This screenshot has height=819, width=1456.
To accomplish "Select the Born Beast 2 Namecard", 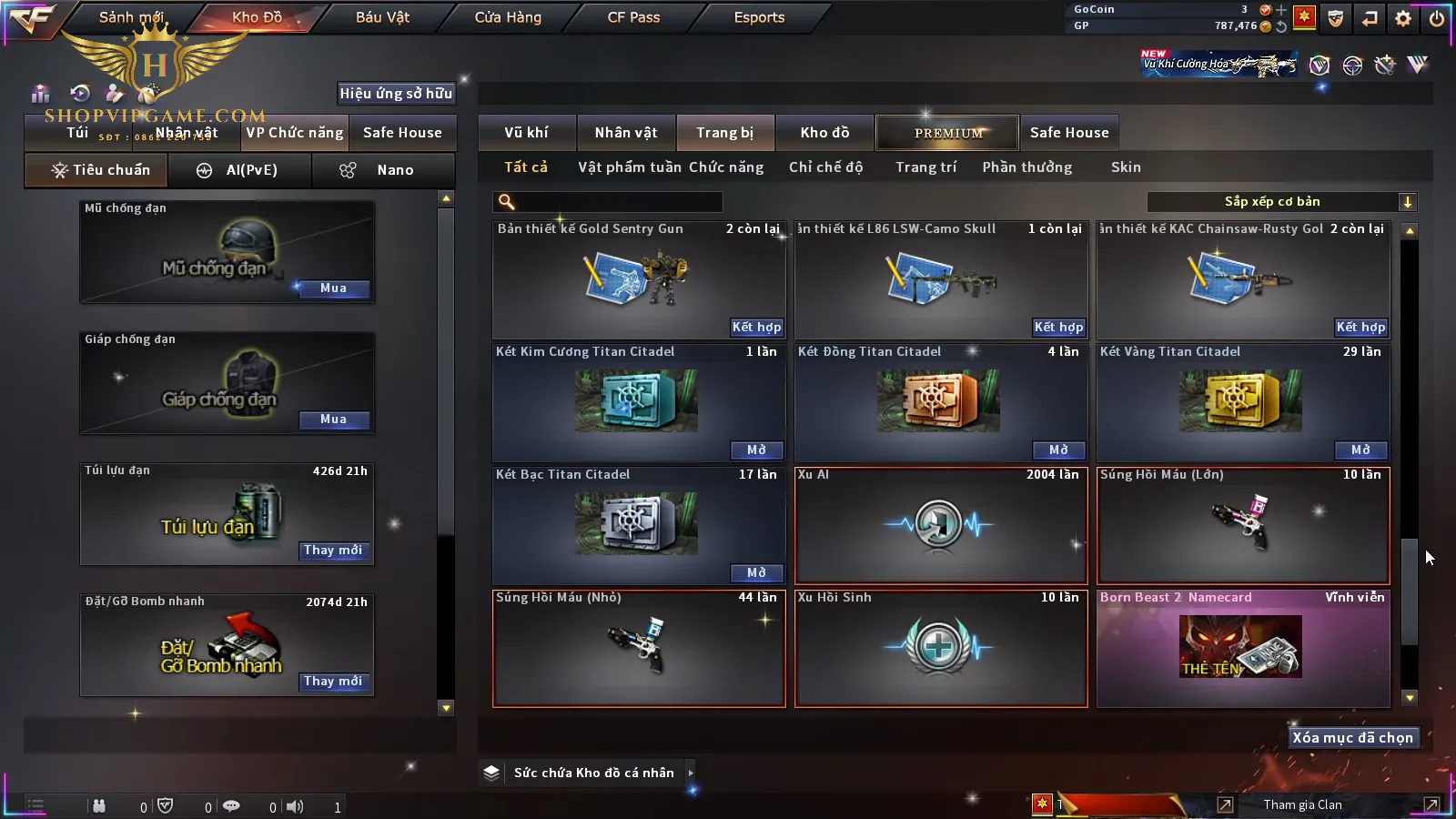I will pos(1243,648).
